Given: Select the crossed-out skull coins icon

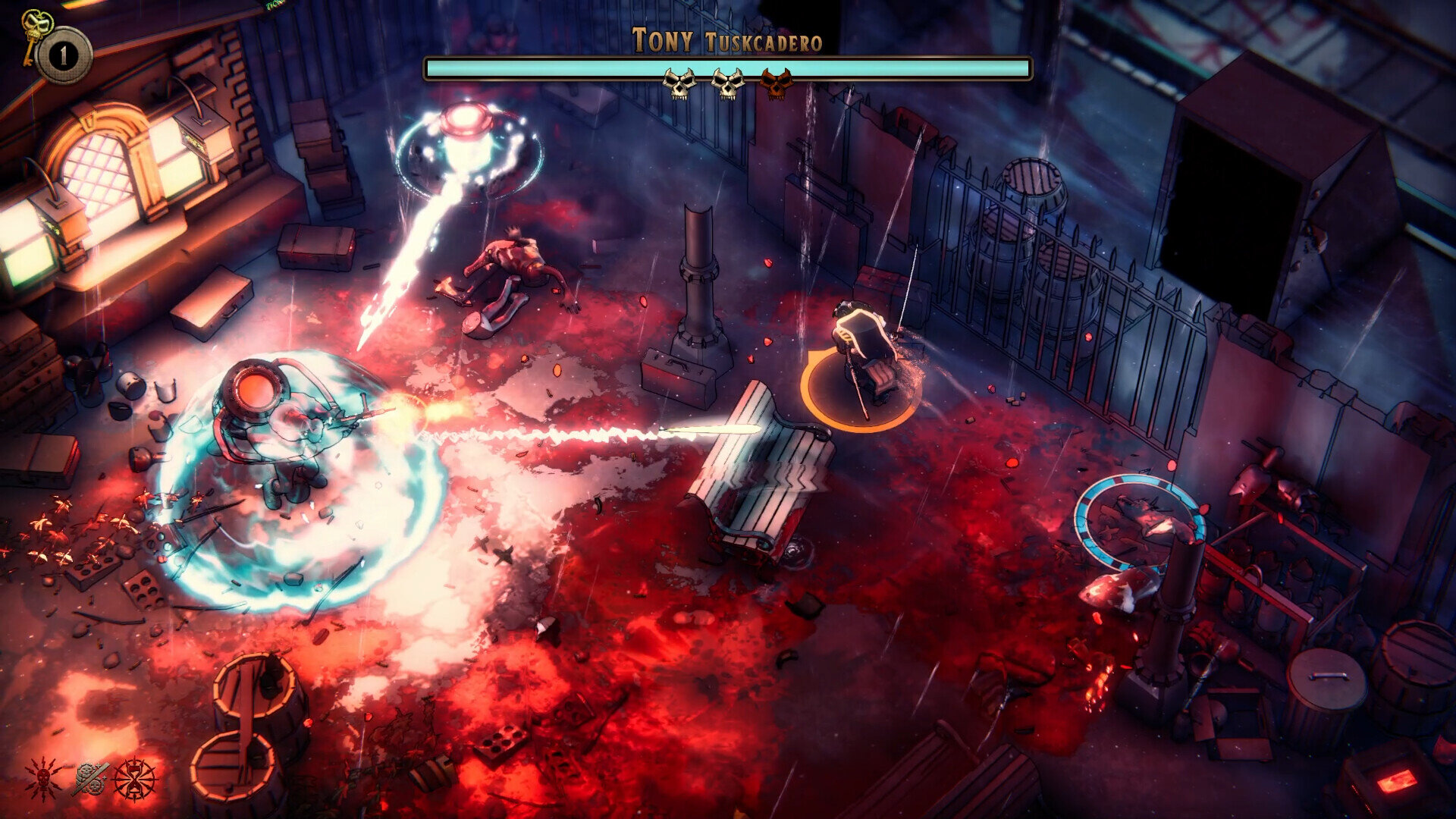Looking at the screenshot, I should click(x=90, y=779).
